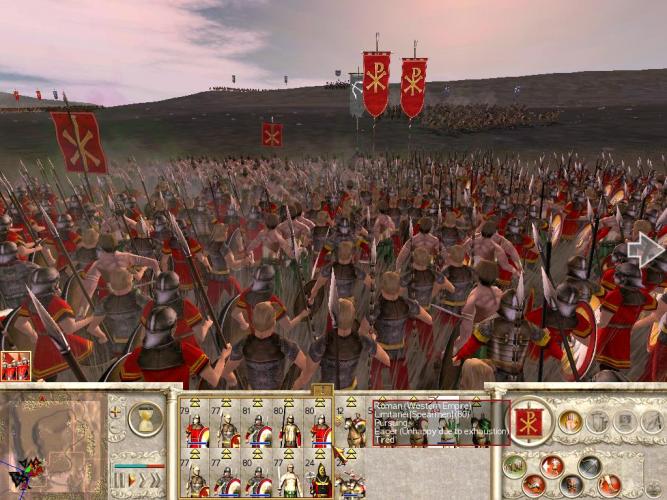Click the red Chi-Rho faction banner button
This screenshot has height=500, width=667.
pos(529,421)
